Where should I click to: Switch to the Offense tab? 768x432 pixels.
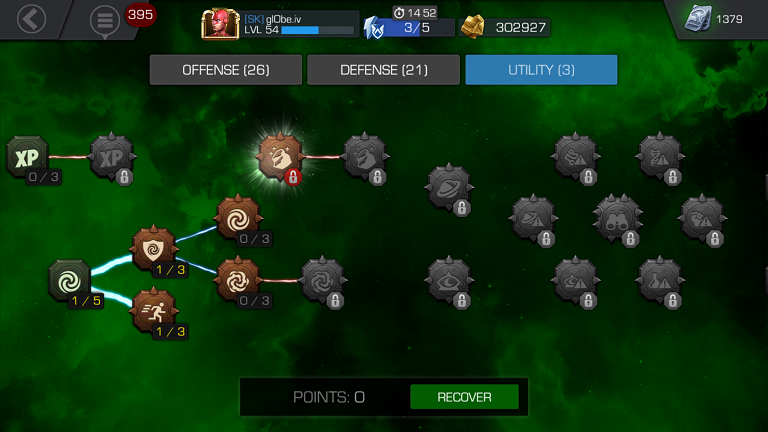point(225,70)
